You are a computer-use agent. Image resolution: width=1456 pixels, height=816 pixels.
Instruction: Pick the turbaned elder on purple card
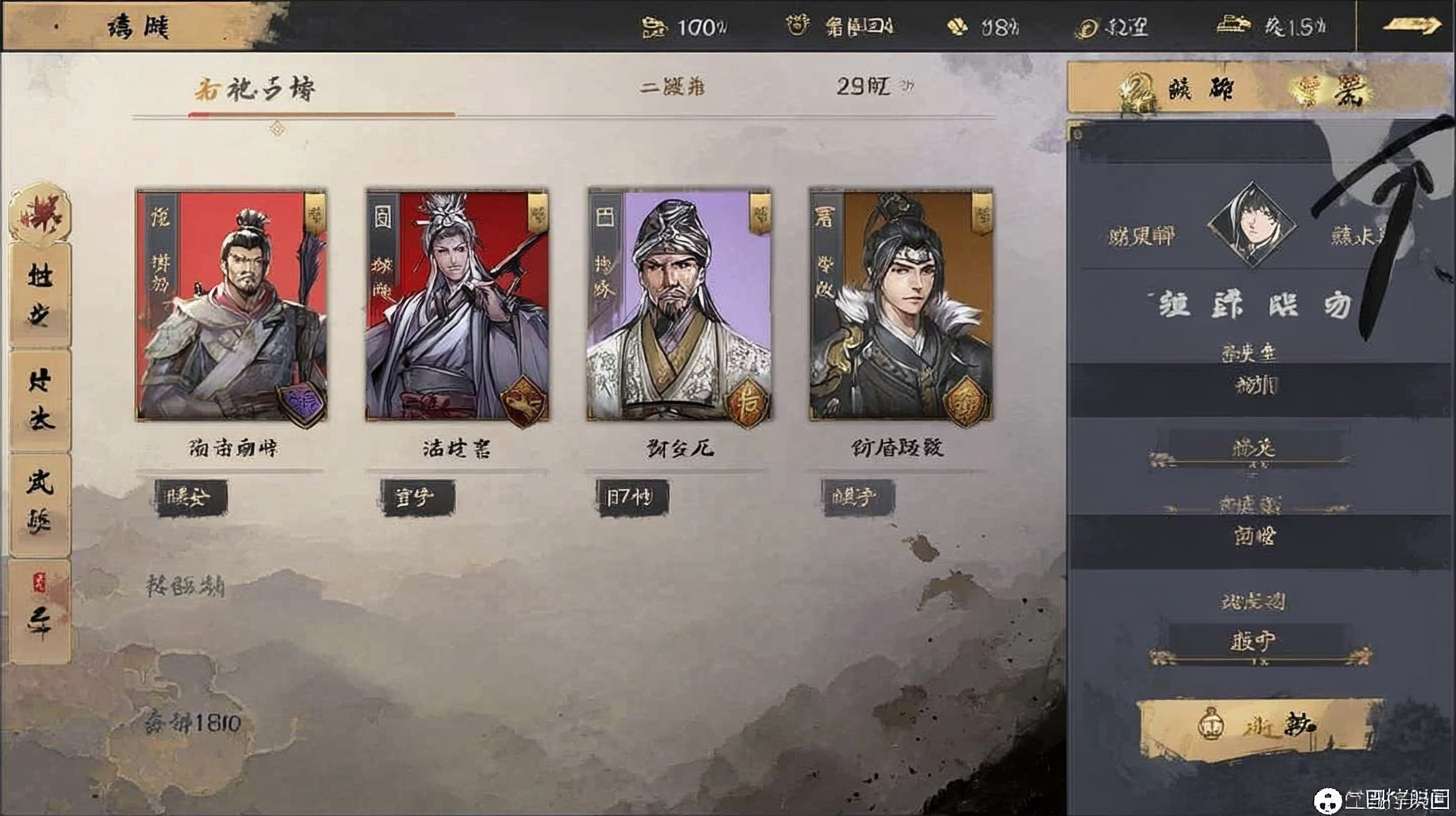click(678, 305)
